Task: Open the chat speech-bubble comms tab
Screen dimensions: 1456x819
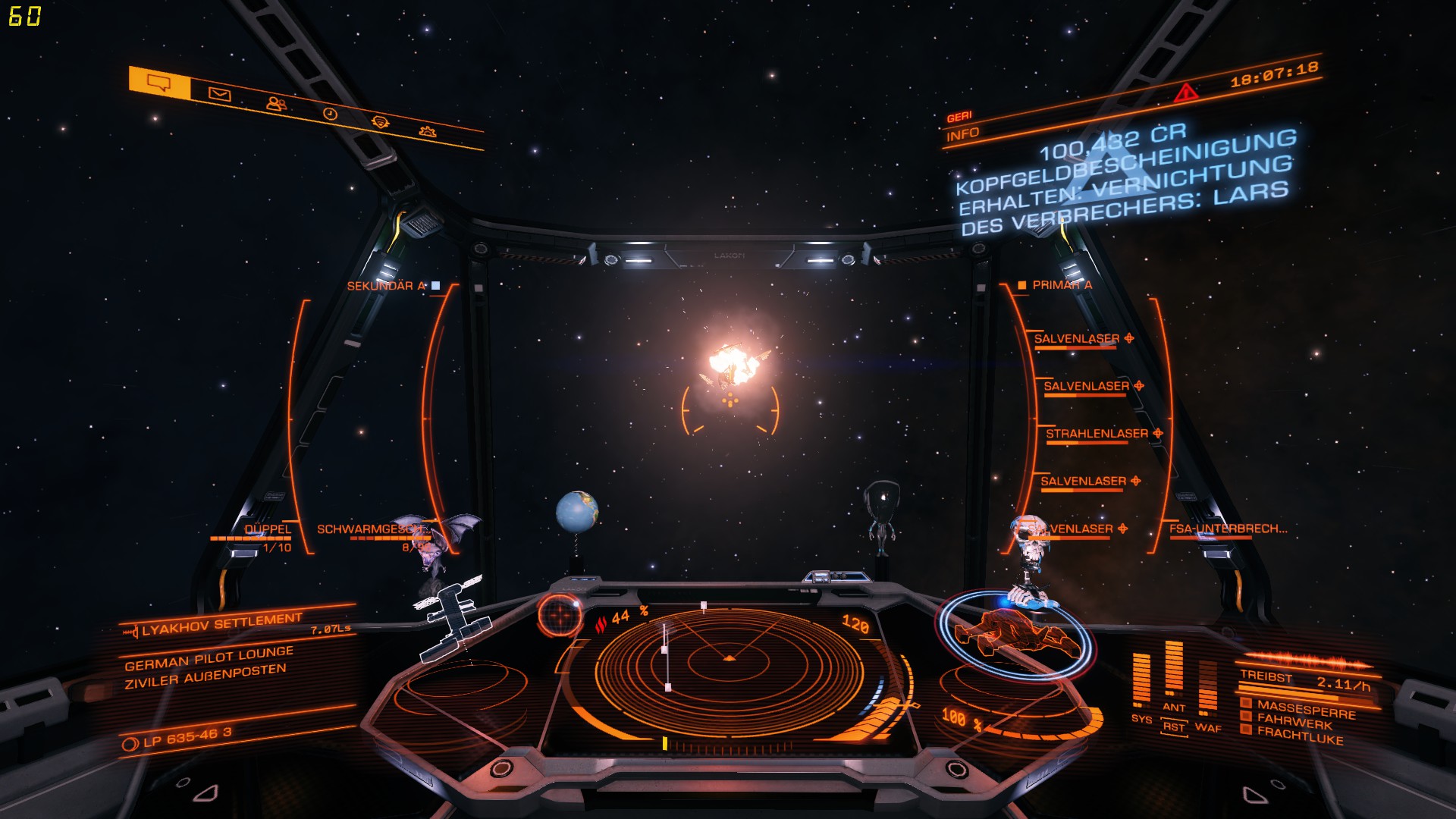Action: coord(158,83)
